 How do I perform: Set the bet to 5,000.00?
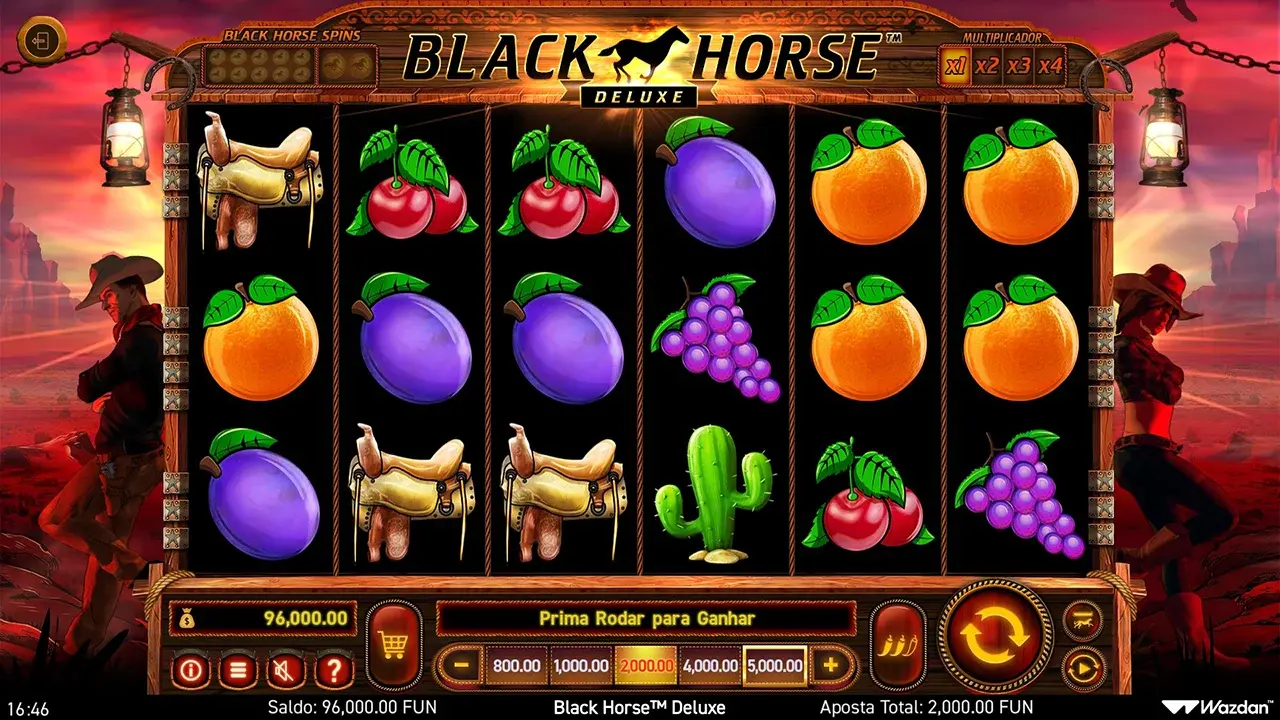[x=775, y=665]
